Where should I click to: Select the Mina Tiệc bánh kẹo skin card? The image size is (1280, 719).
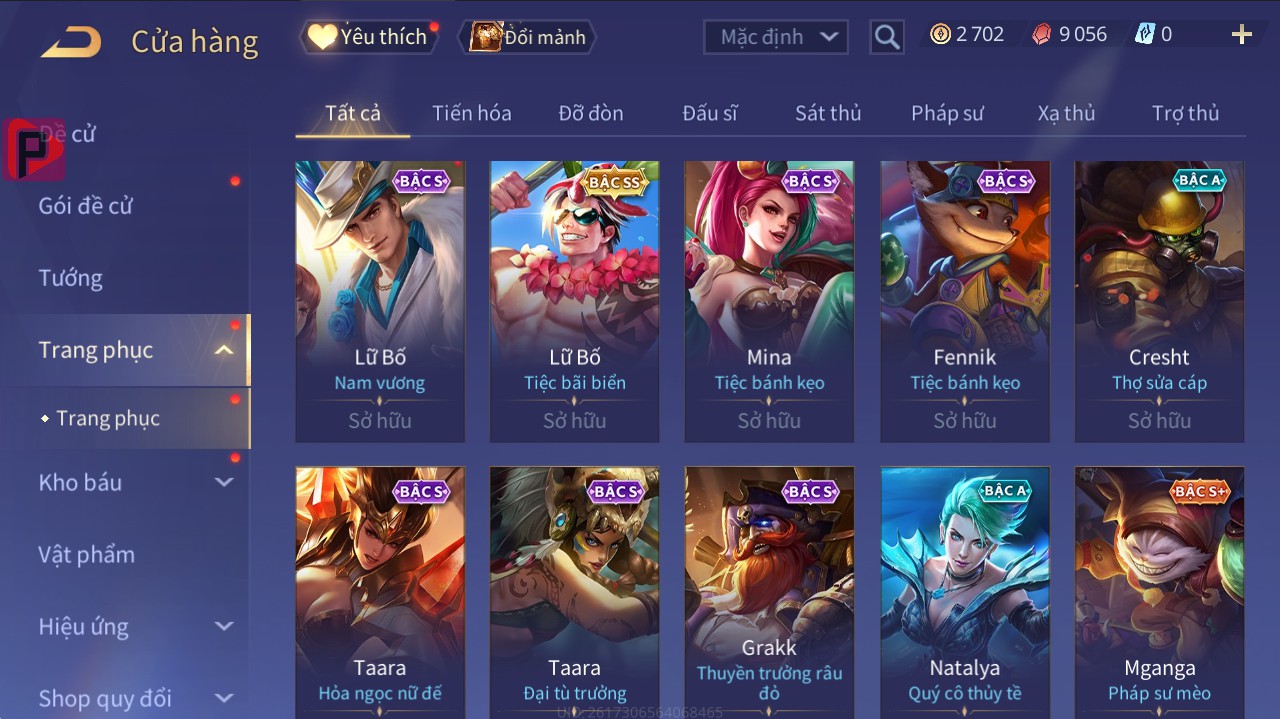(x=769, y=300)
